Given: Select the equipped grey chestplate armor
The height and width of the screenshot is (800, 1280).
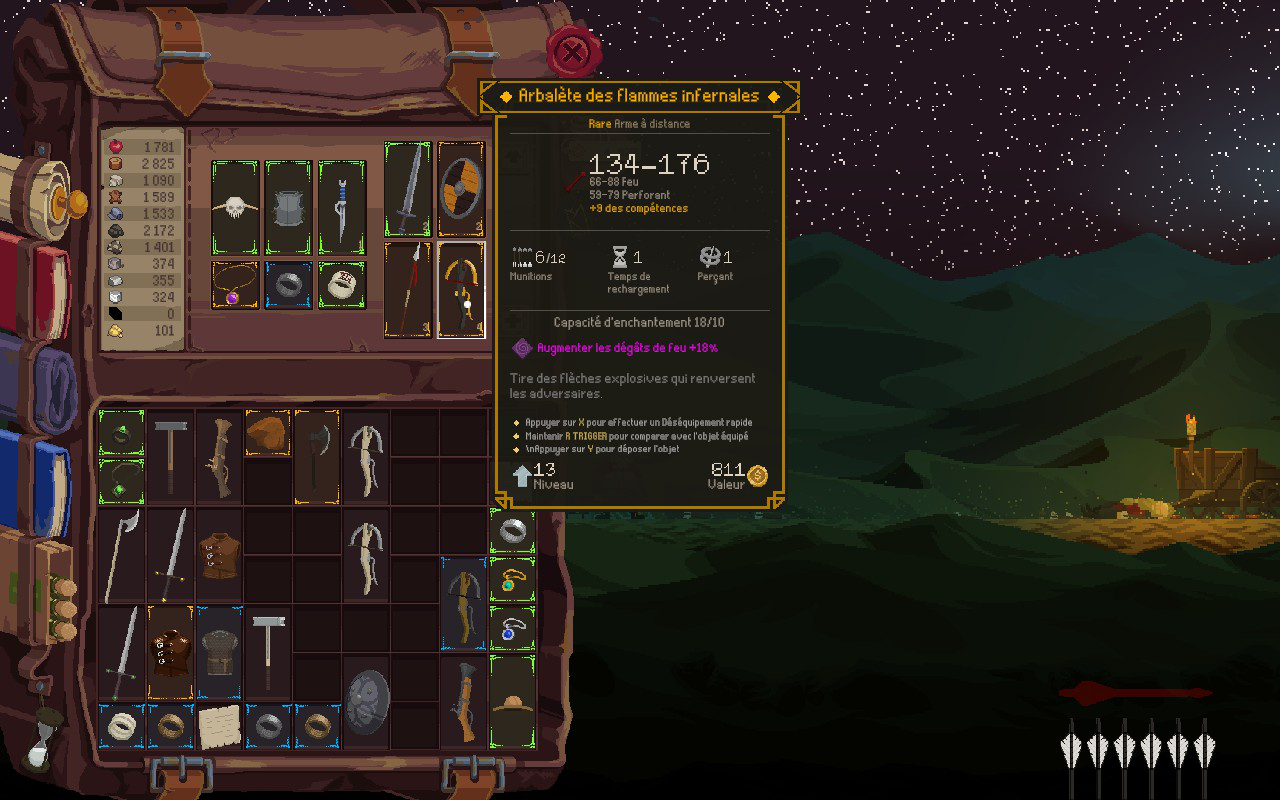Looking at the screenshot, I should [x=288, y=207].
